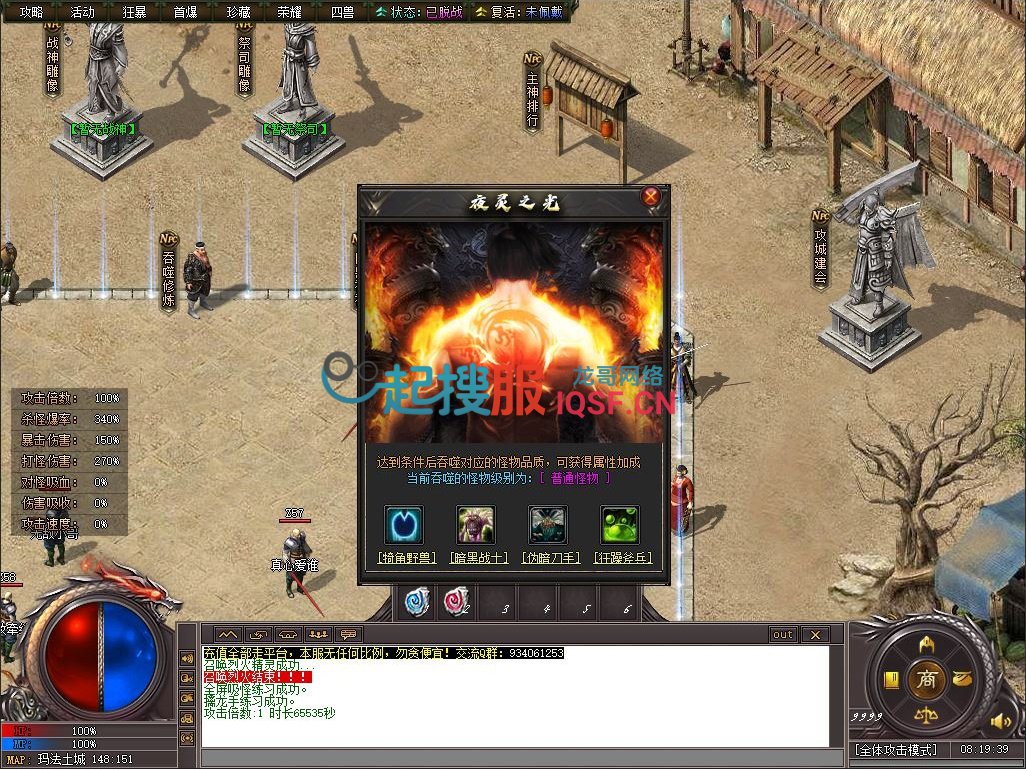Open the 珍藏 collection menu
The width and height of the screenshot is (1026, 769).
tap(238, 12)
